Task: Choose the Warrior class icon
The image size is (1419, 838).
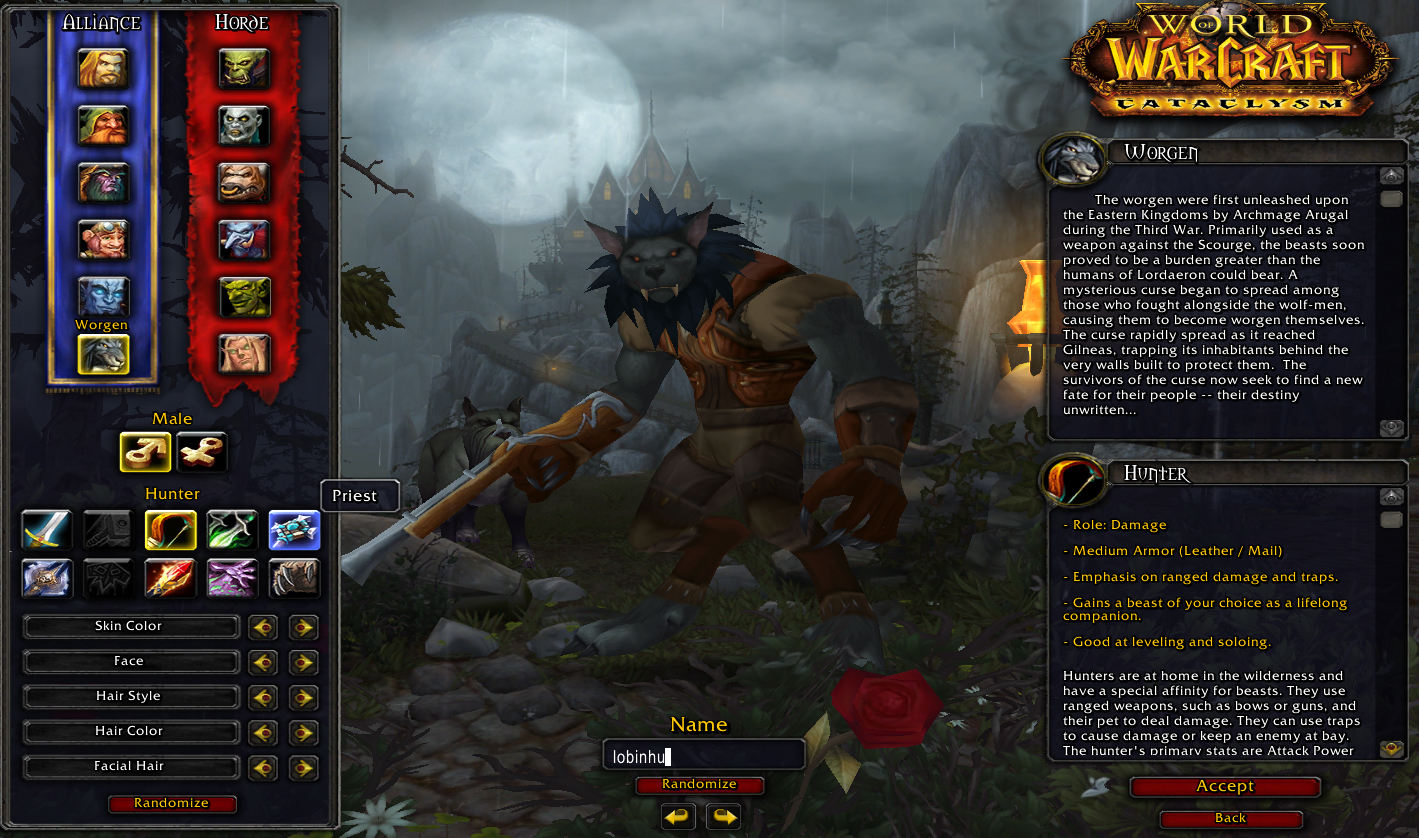Action: [x=46, y=530]
